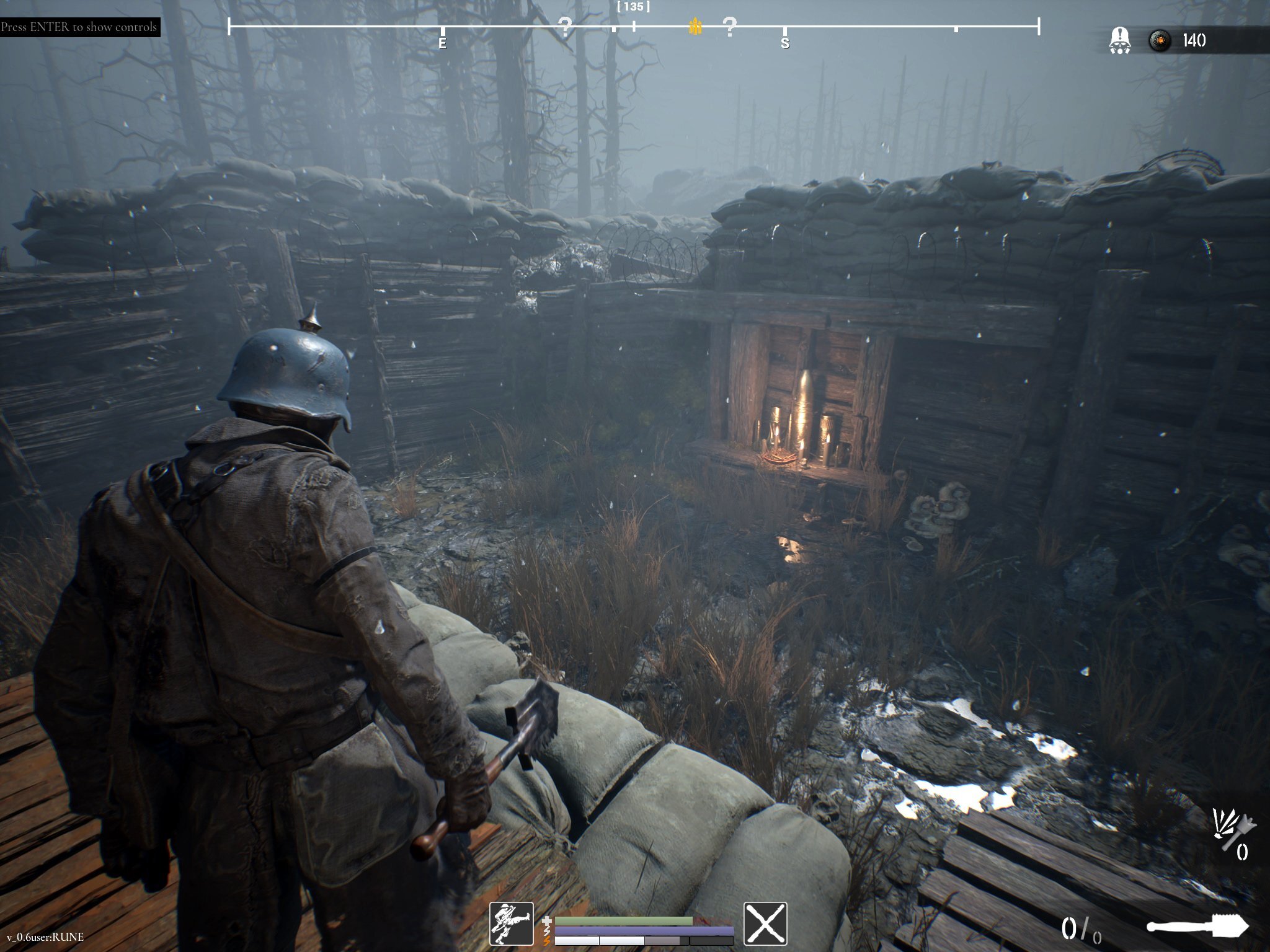Image resolution: width=1270 pixels, height=952 pixels.
Task: Choose the trench shovel weapon icon
Action: click(1197, 928)
